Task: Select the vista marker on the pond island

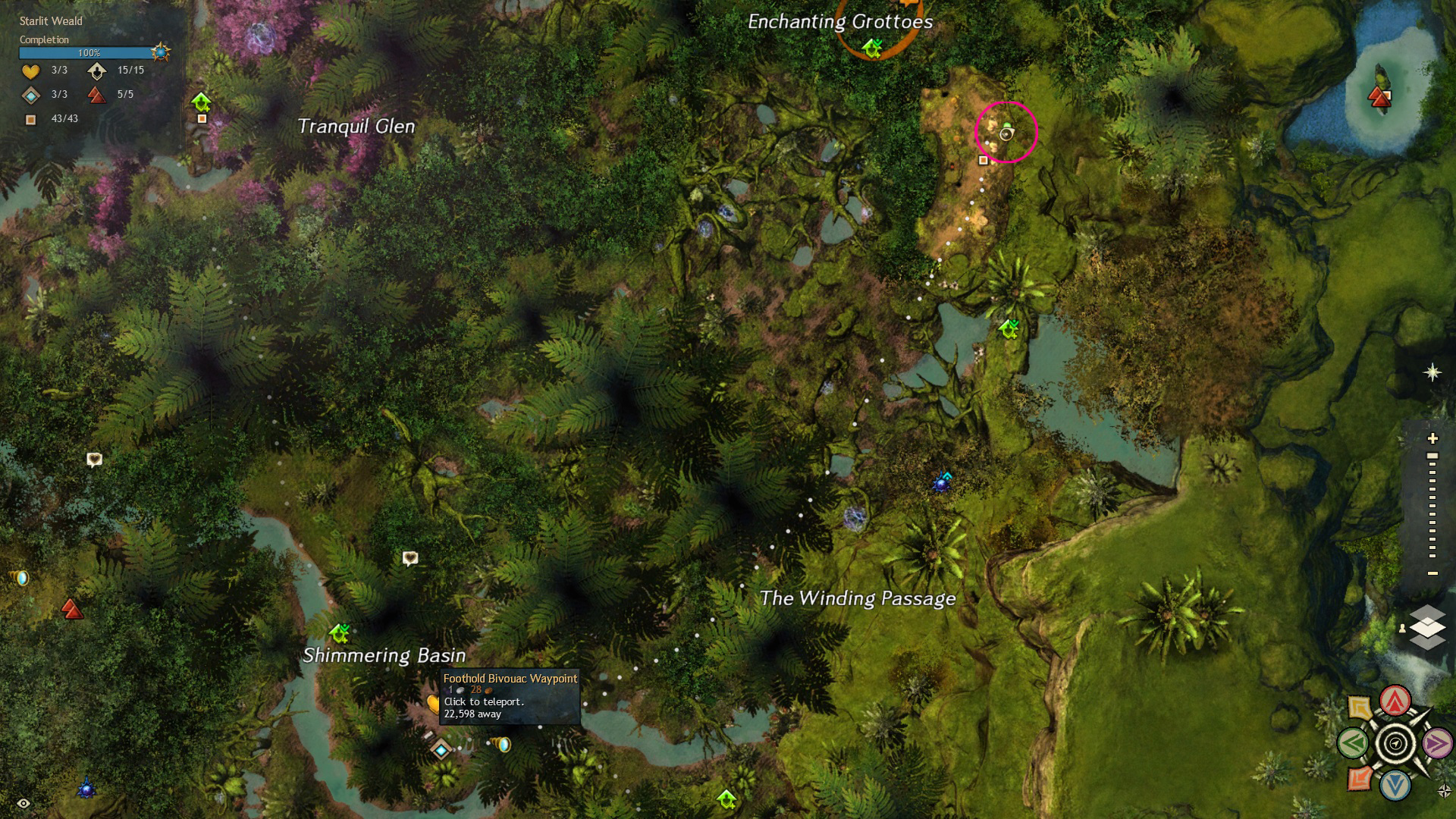Action: tap(1379, 96)
